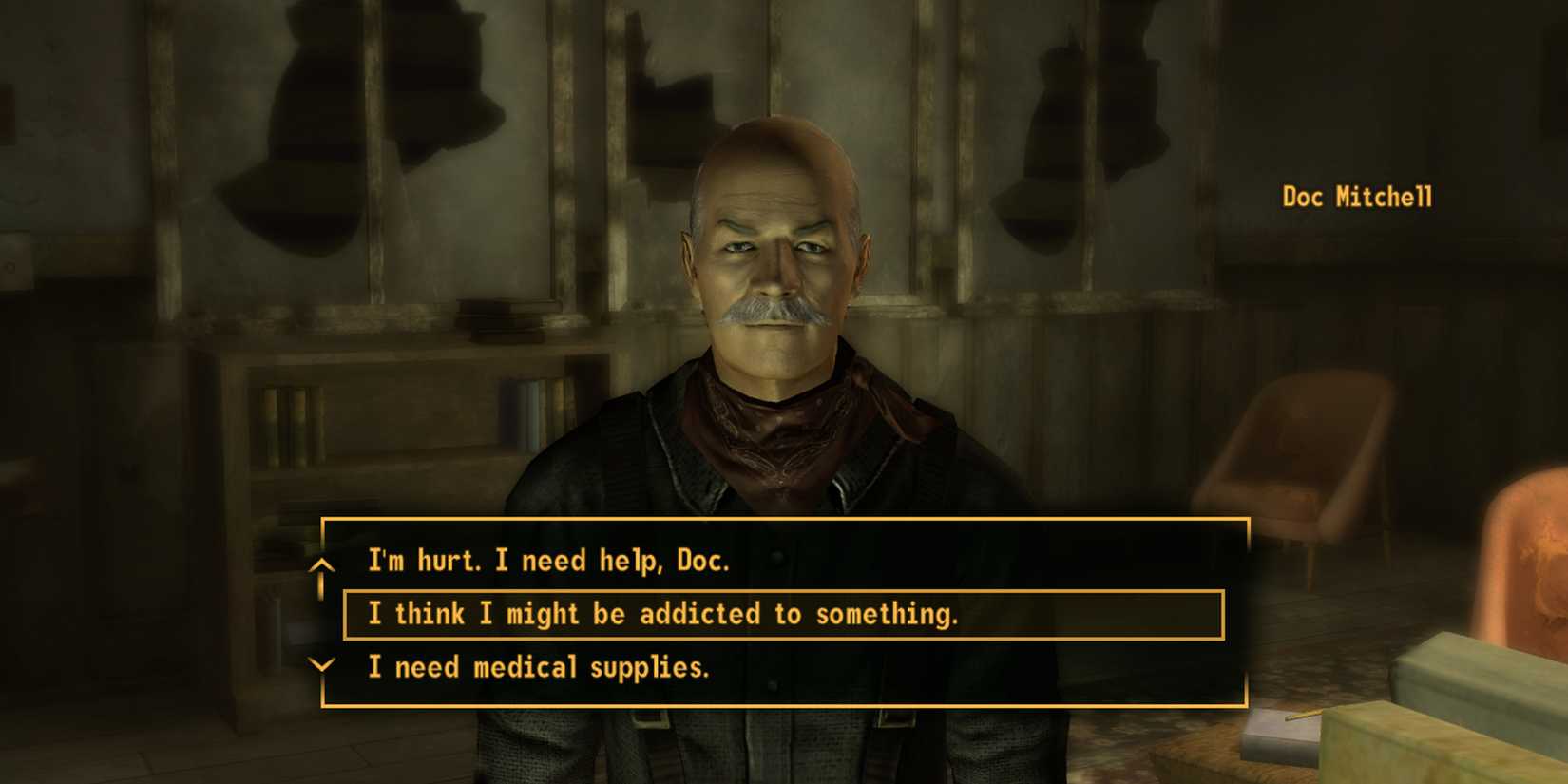Click 'I think I might be addicted to something.'
This screenshot has width=1568, height=784.
point(665,614)
